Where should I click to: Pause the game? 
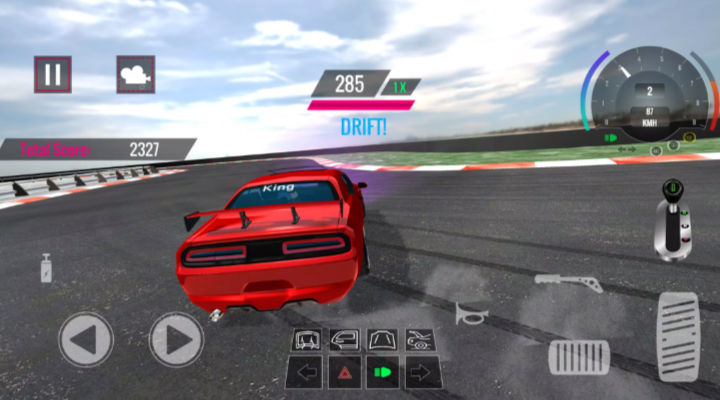[x=53, y=74]
